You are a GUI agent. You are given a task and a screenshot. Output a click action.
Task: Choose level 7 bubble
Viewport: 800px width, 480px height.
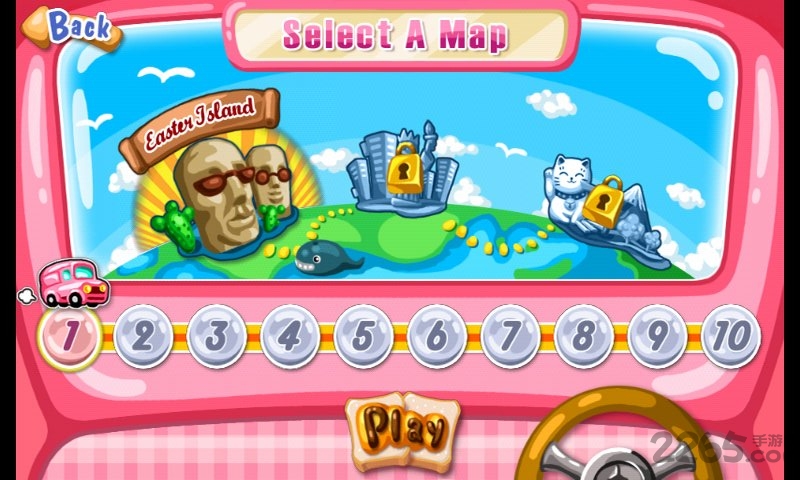click(x=510, y=336)
